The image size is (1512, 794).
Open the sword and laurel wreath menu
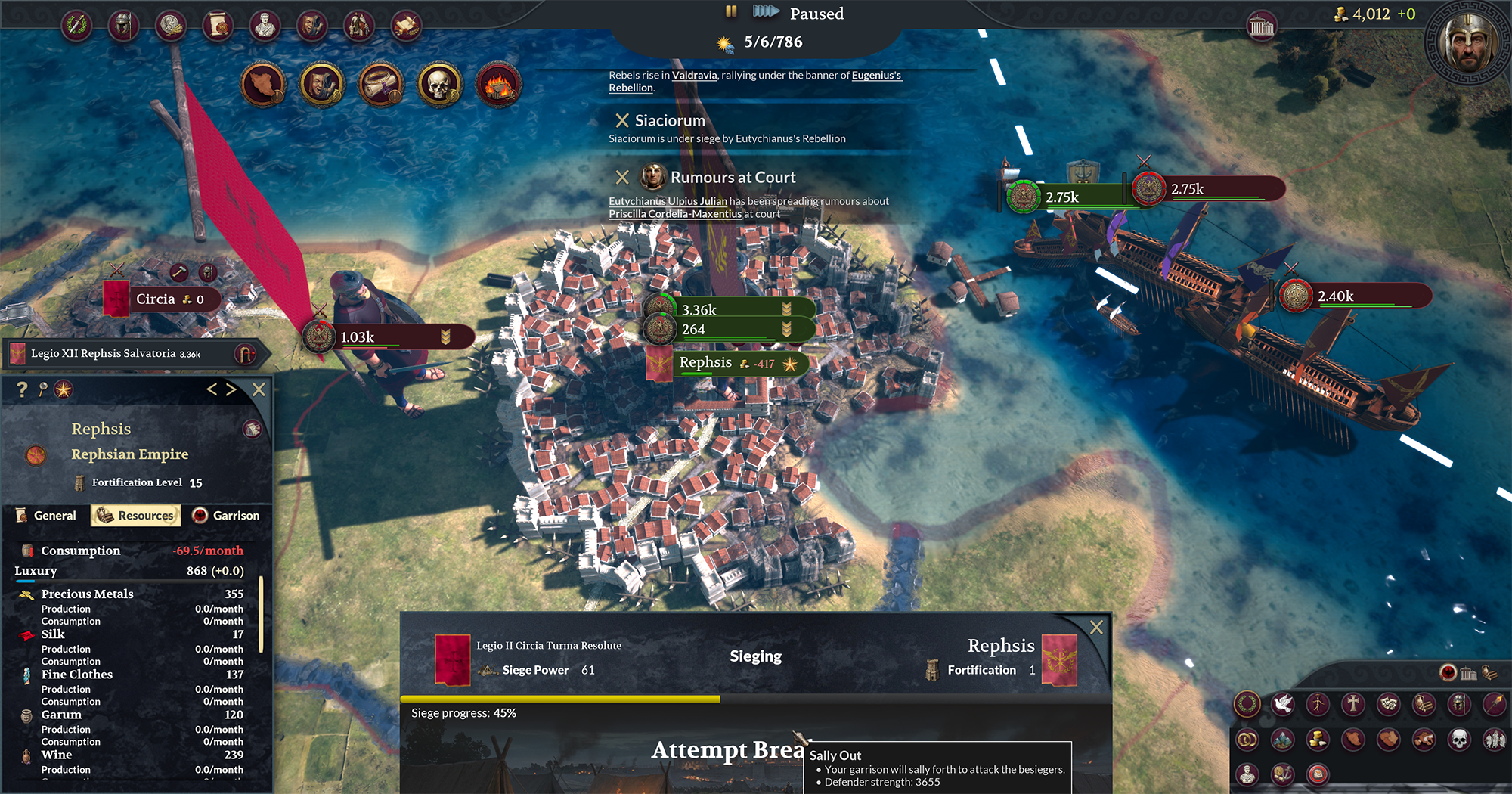[77, 26]
